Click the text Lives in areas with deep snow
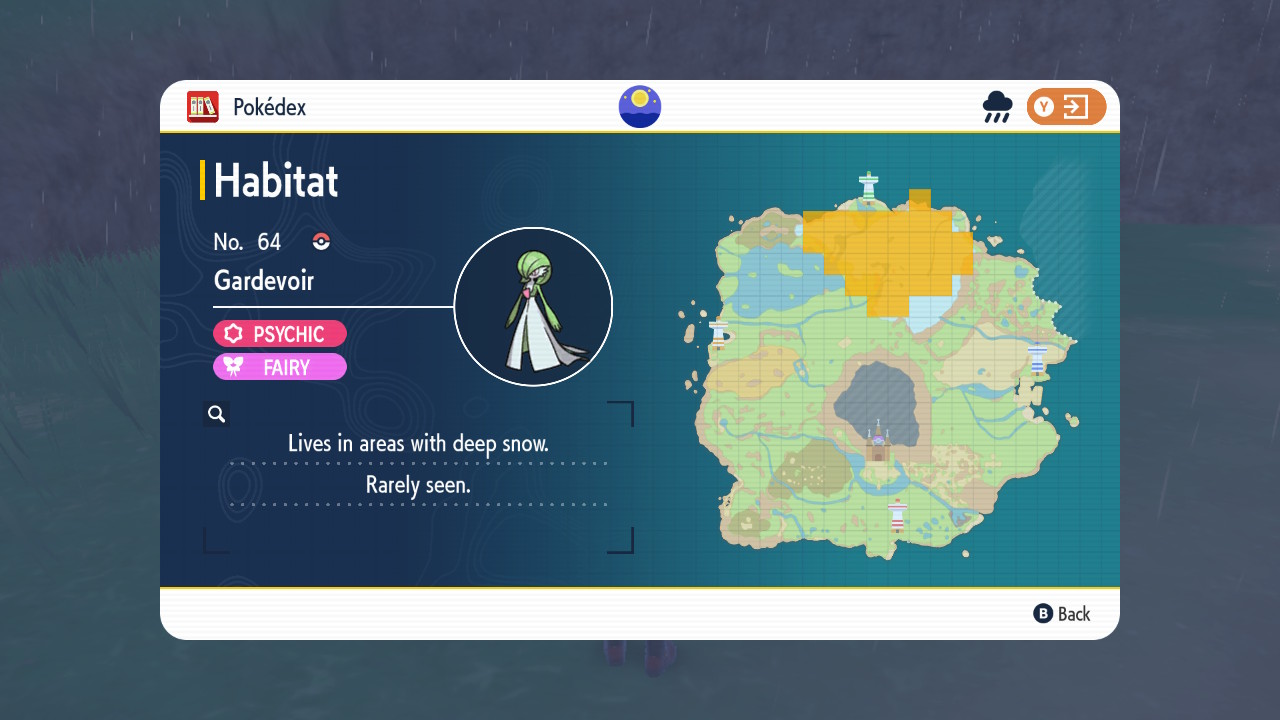This screenshot has width=1280, height=720. (420, 443)
